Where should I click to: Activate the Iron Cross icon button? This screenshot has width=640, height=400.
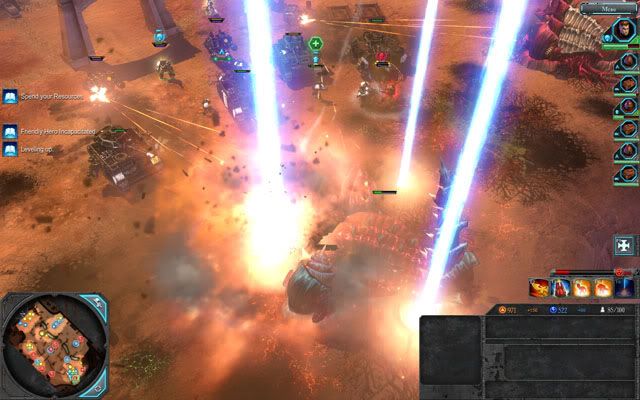click(x=625, y=246)
